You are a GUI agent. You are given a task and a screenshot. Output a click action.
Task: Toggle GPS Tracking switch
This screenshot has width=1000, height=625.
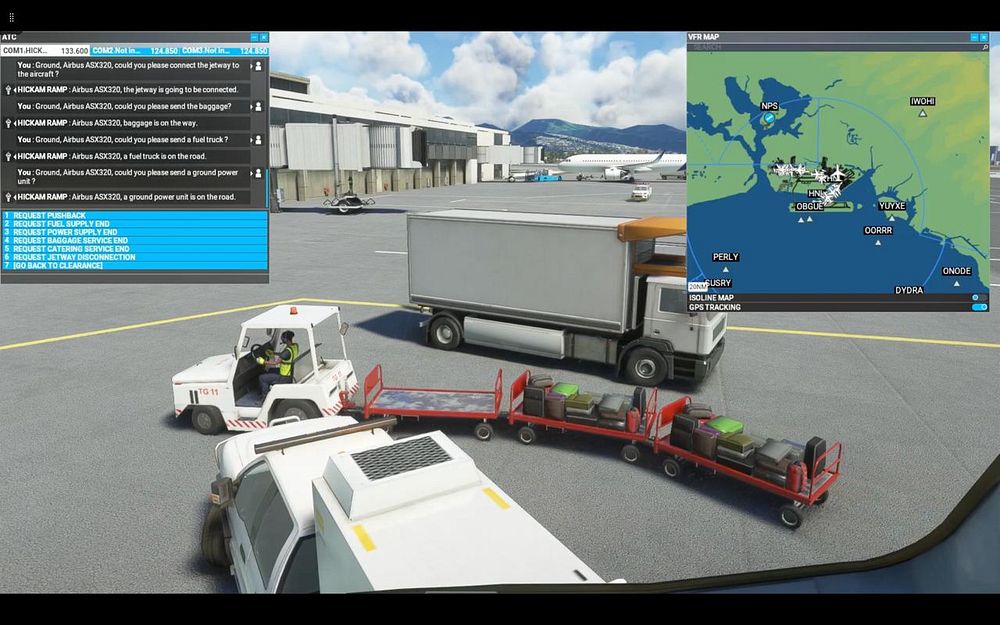tap(978, 307)
